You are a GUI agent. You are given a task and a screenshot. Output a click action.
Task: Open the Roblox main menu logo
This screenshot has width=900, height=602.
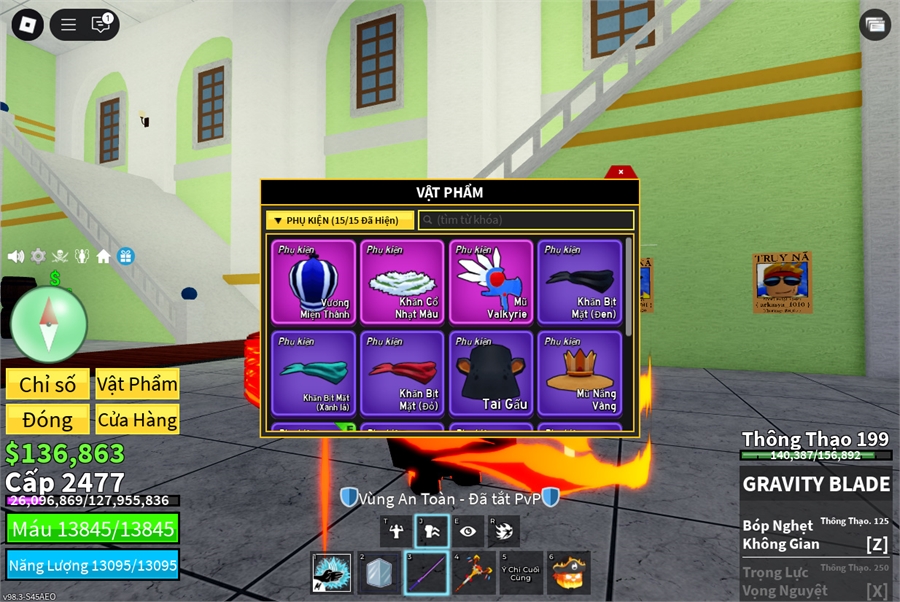[x=27, y=25]
